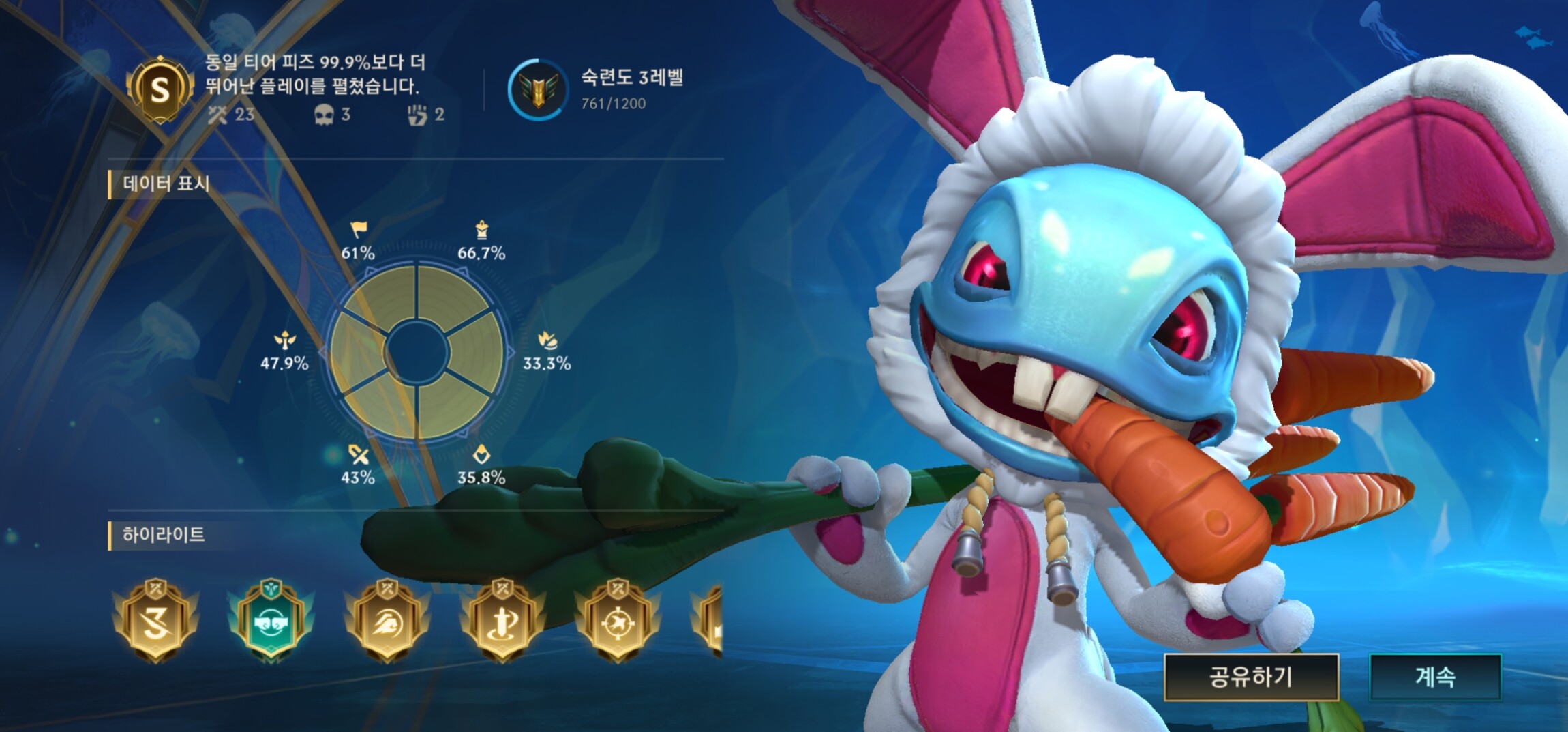Select the gold number 3 highlight badge
This screenshot has width=1568, height=732.
pyautogui.click(x=156, y=620)
